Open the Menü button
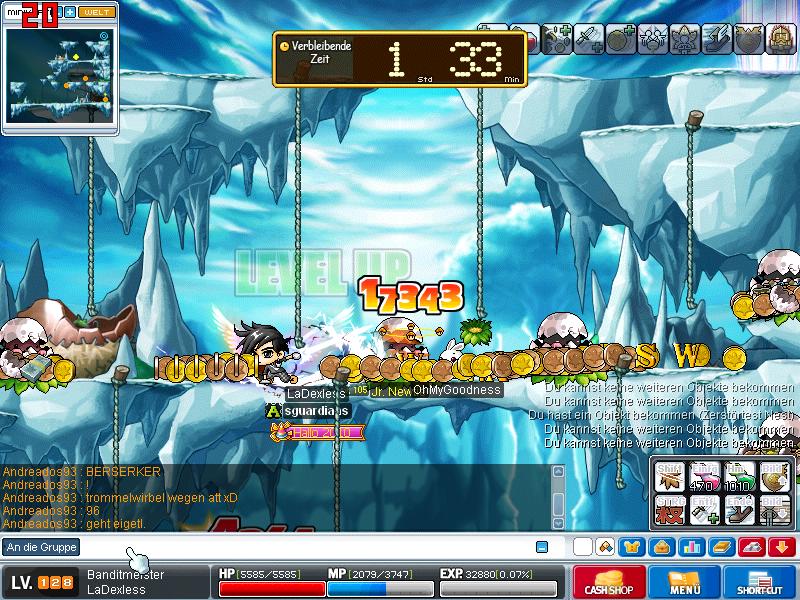Image resolution: width=800 pixels, height=600 pixels. 683,582
